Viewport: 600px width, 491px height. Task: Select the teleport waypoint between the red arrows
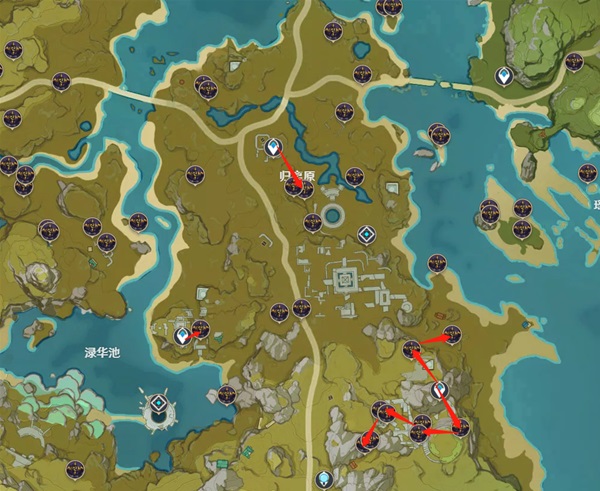(x=438, y=389)
